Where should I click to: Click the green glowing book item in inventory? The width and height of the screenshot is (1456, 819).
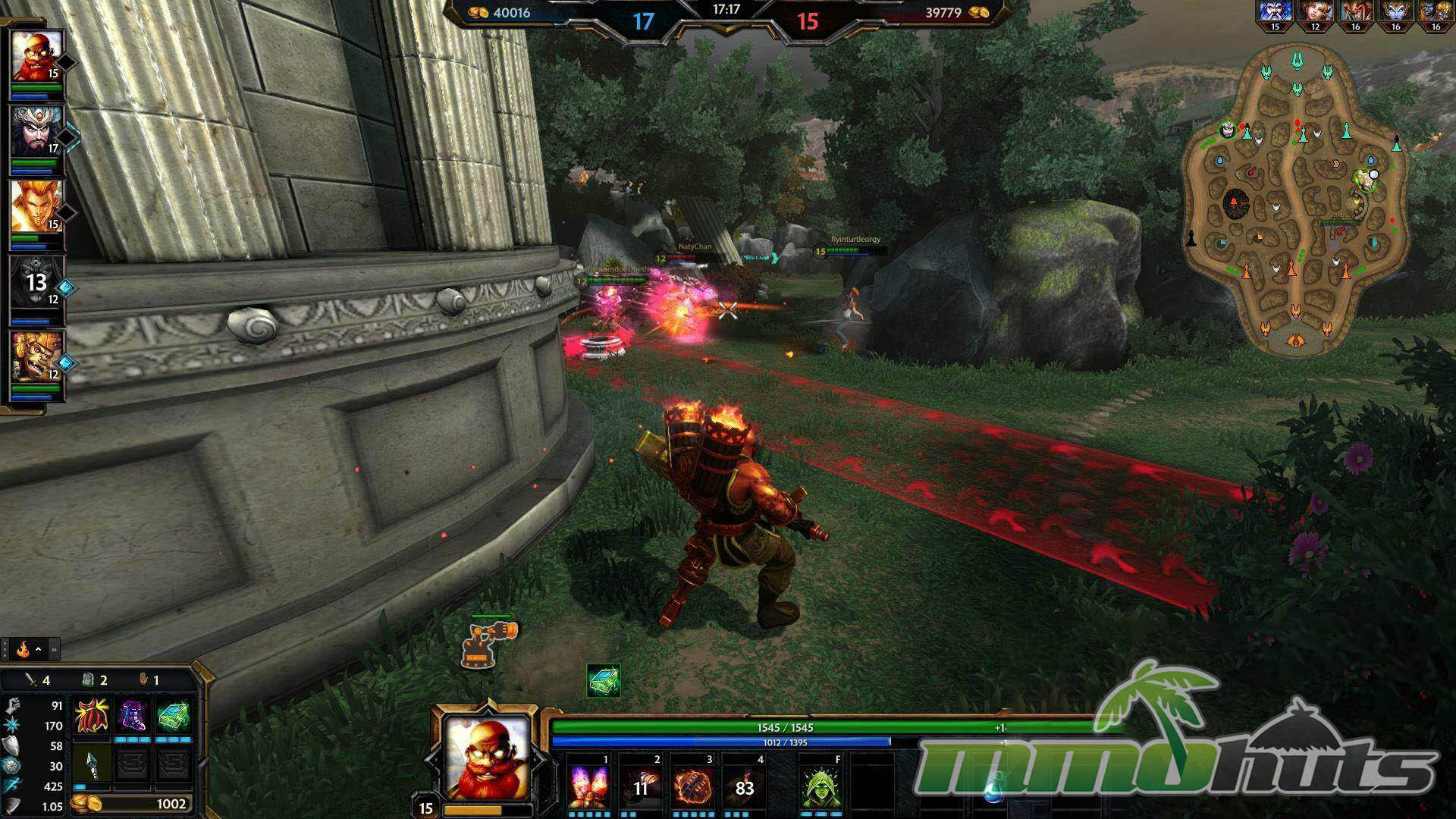(x=173, y=716)
